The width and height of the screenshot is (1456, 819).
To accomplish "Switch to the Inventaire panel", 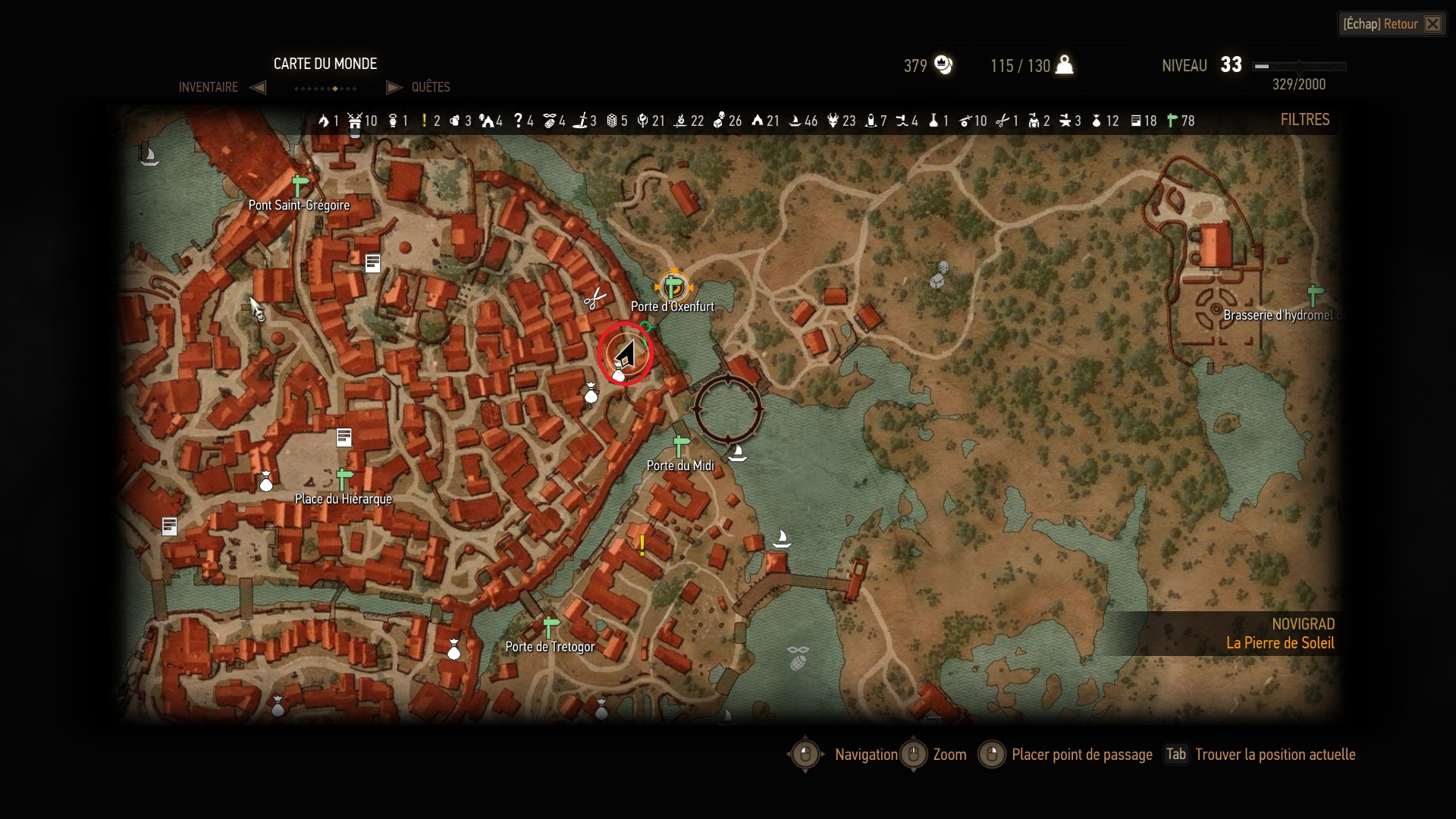I will (x=209, y=87).
